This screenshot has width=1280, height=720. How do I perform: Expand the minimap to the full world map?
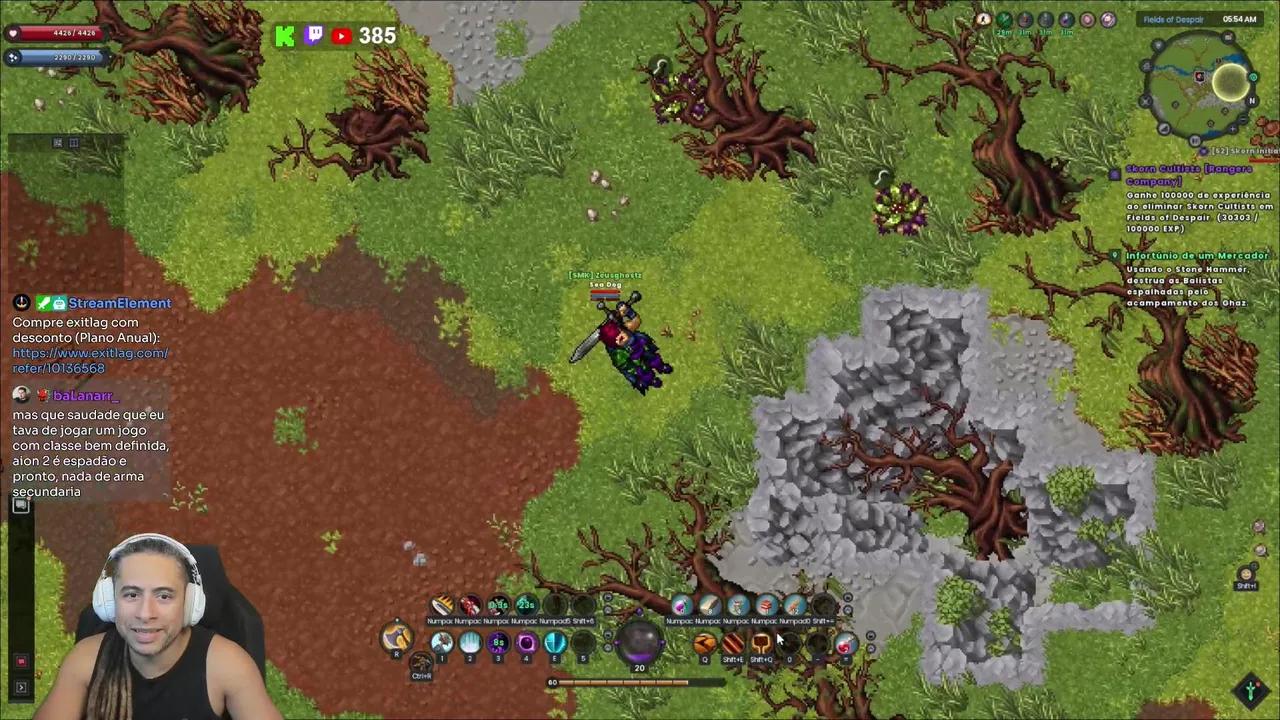pyautogui.click(x=1227, y=36)
